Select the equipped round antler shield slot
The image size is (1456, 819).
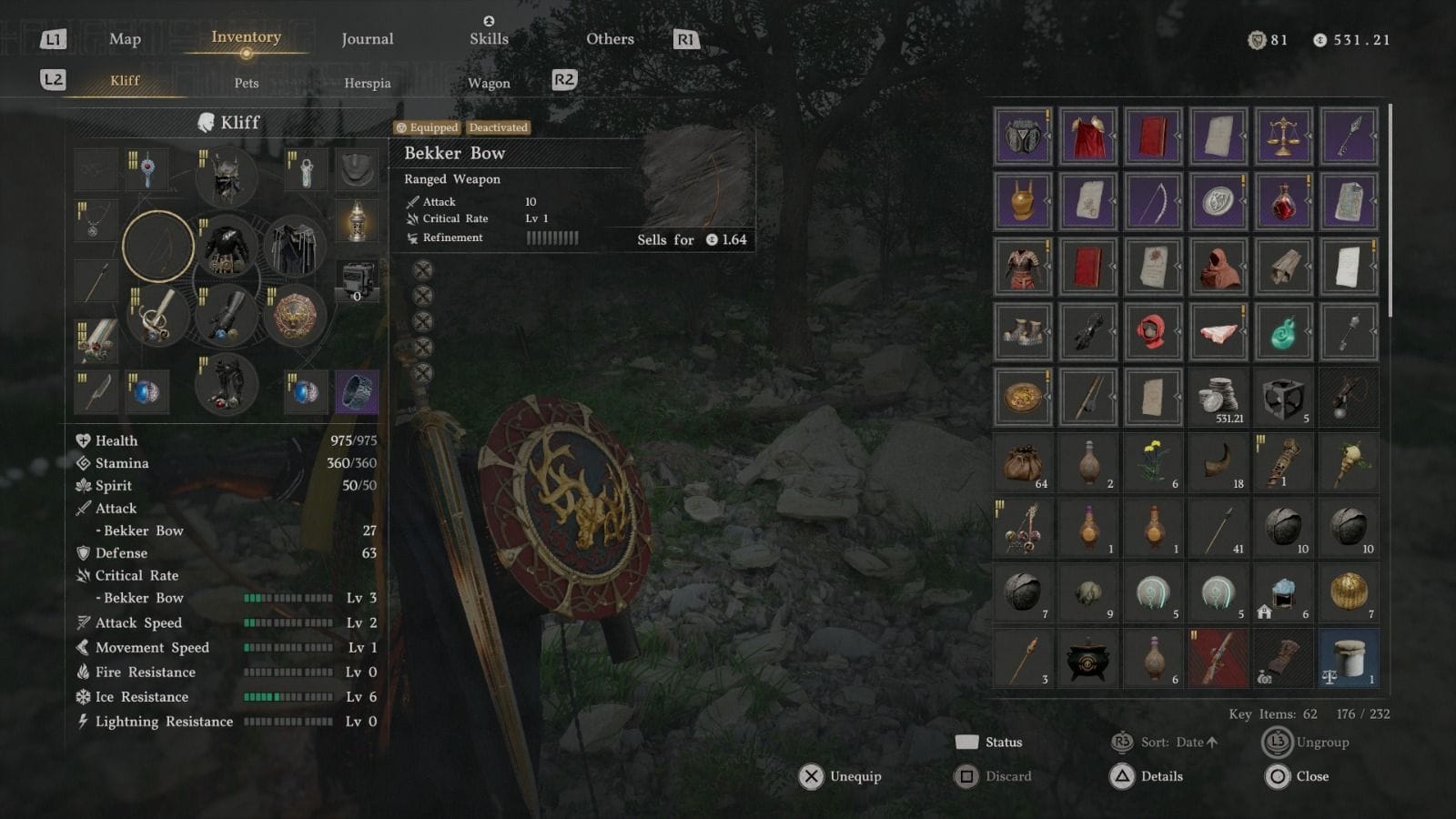[x=295, y=318]
